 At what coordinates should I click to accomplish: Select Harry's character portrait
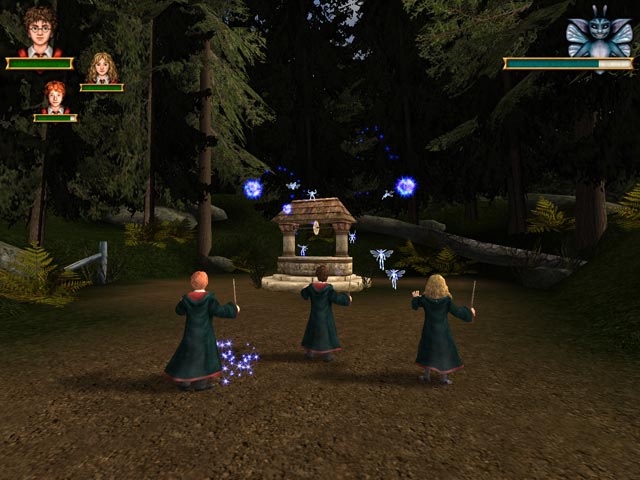(x=40, y=32)
